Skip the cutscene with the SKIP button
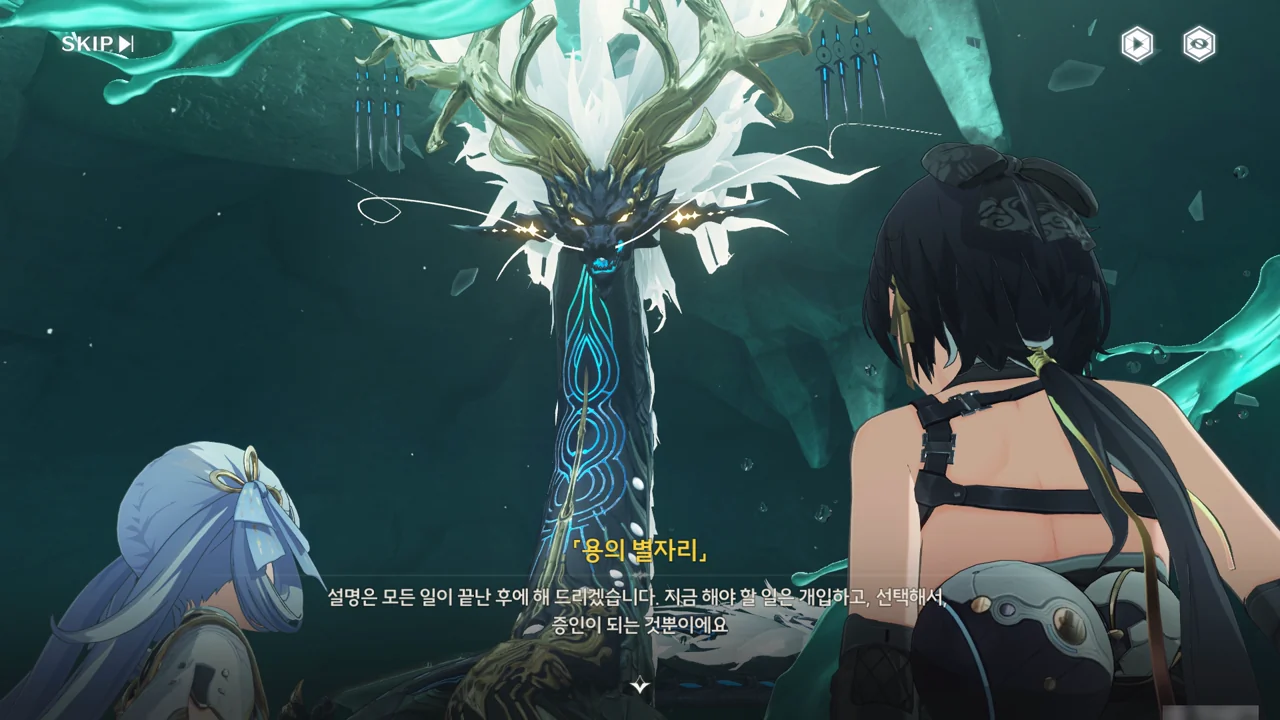 click(97, 43)
